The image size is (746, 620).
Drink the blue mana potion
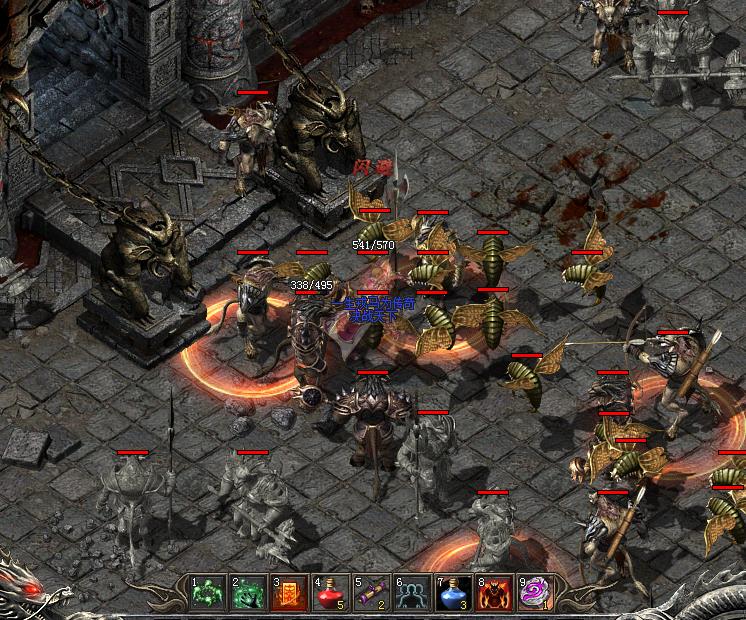tap(452, 593)
